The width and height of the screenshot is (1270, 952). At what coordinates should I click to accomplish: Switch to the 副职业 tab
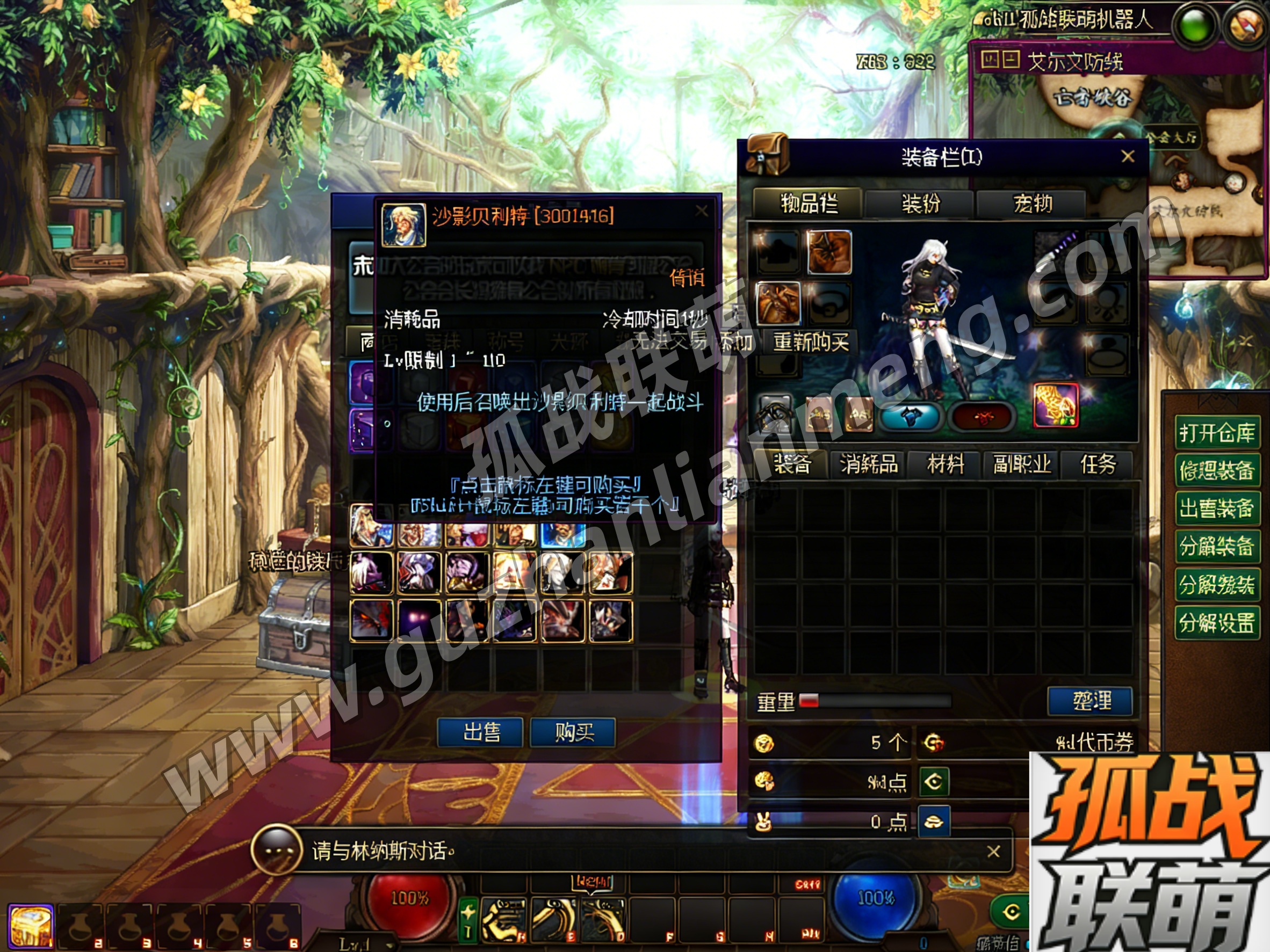point(1022,464)
